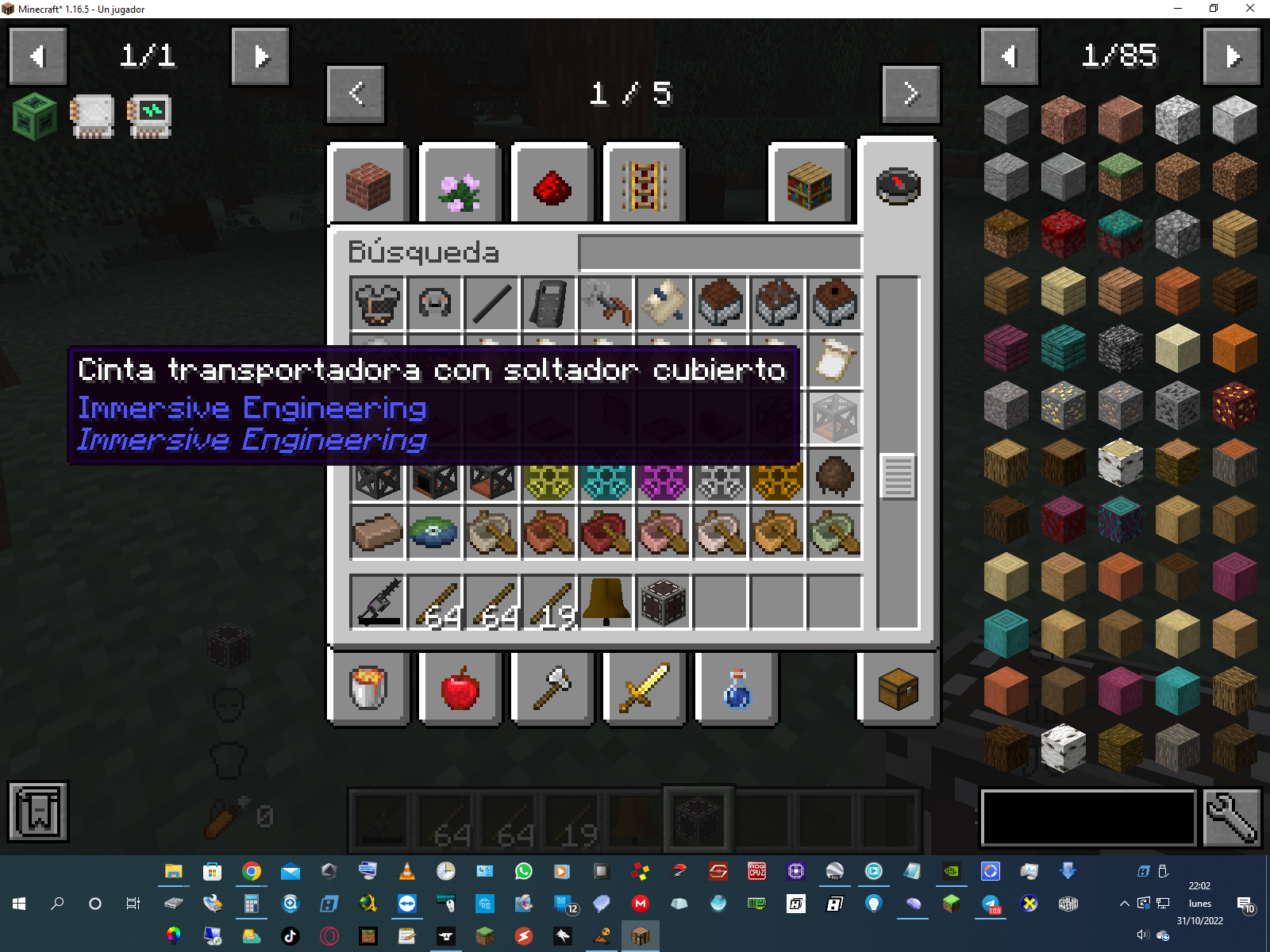Viewport: 1270px width, 952px height.
Task: Open the iron axe Tools tab
Action: tap(552, 687)
